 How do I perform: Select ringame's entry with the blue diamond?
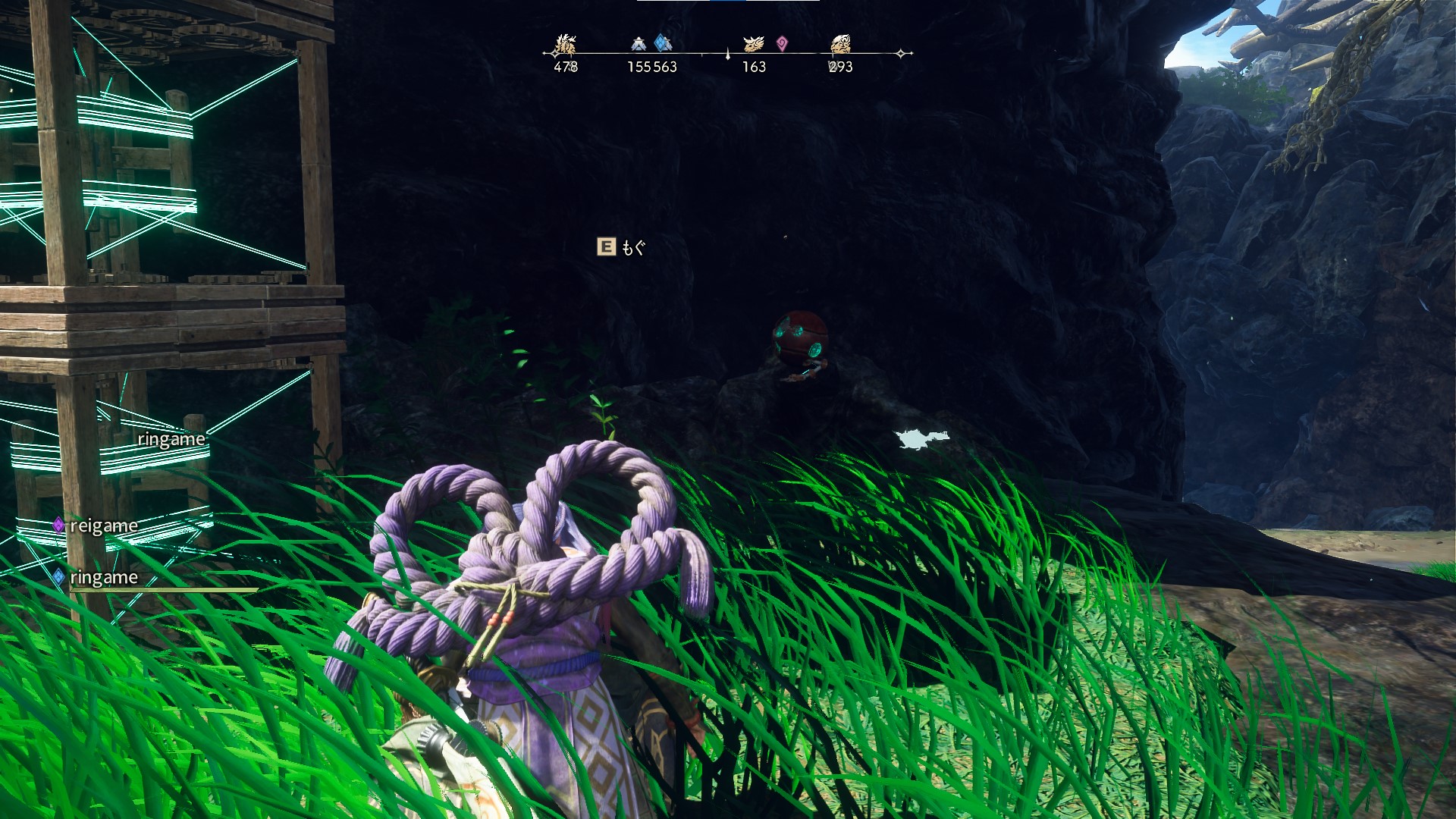tap(103, 578)
